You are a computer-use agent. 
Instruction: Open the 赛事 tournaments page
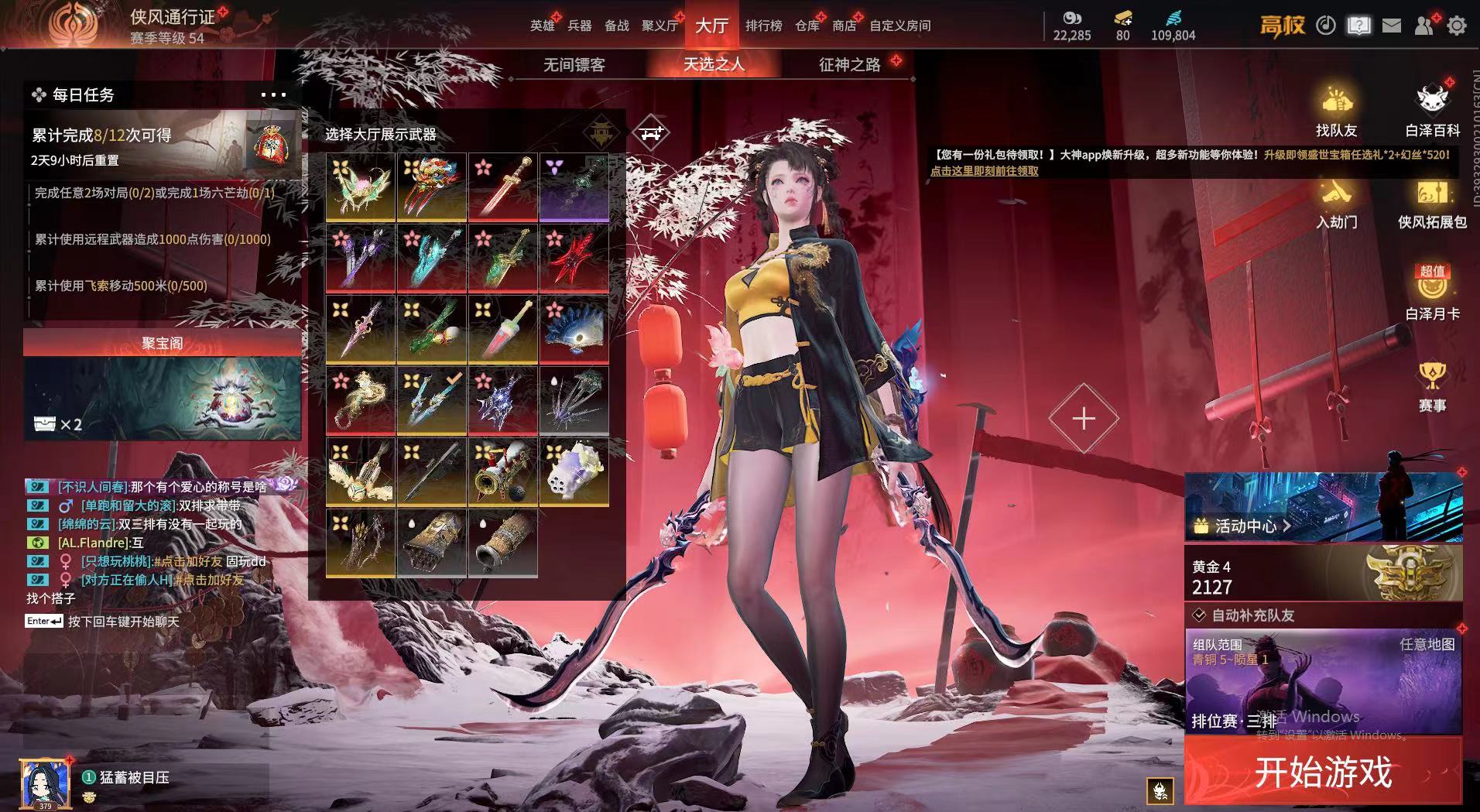click(x=1432, y=386)
